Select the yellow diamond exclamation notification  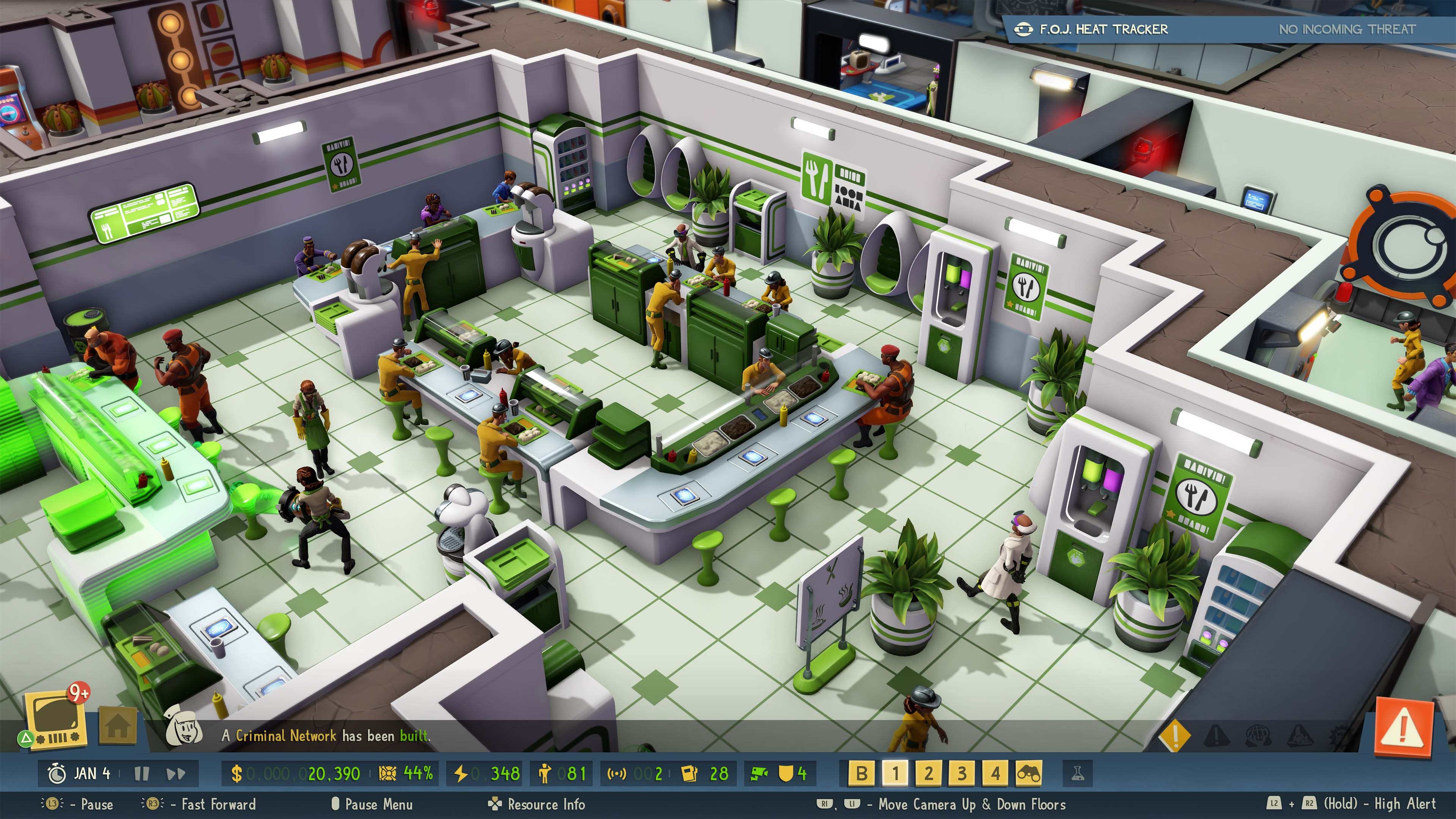(x=1175, y=735)
